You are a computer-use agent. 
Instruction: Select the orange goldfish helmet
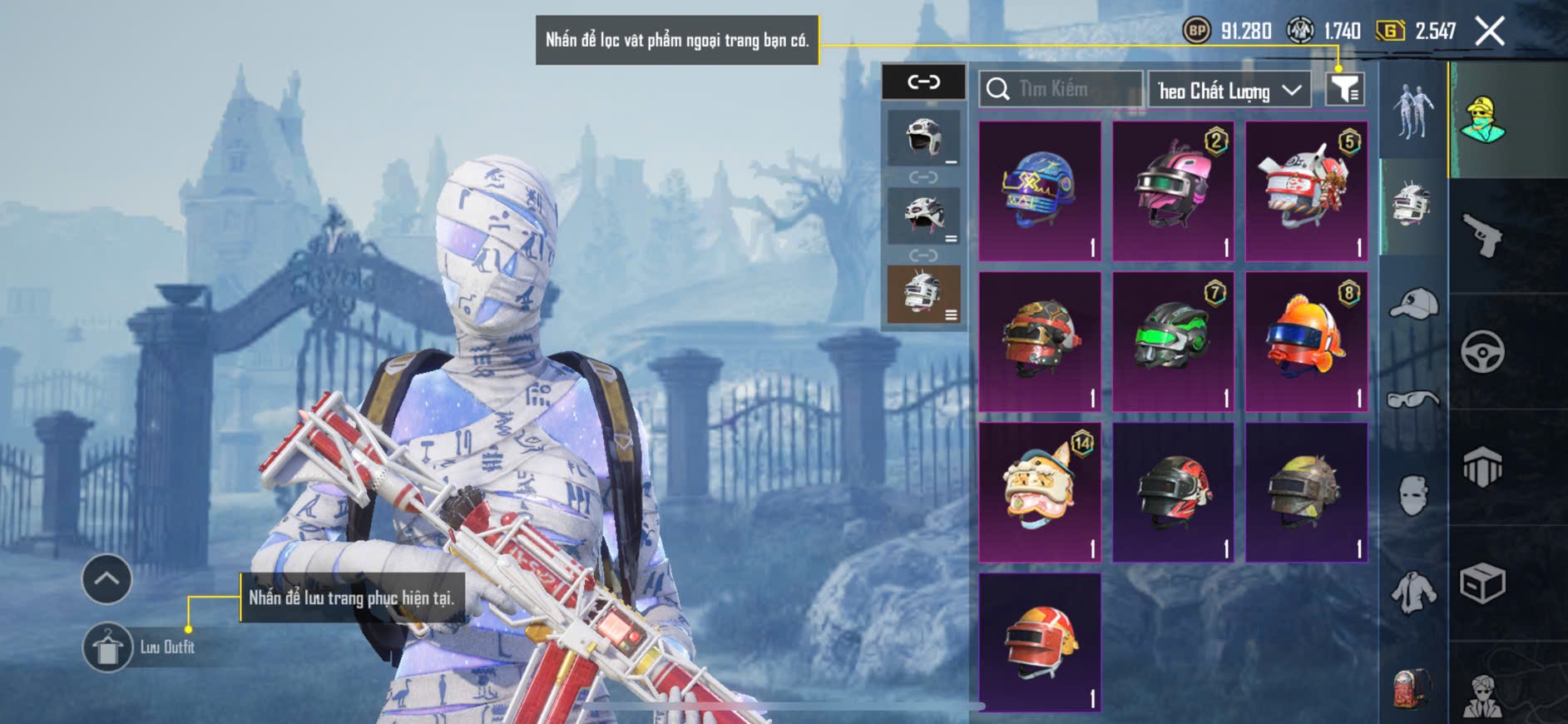click(1306, 342)
